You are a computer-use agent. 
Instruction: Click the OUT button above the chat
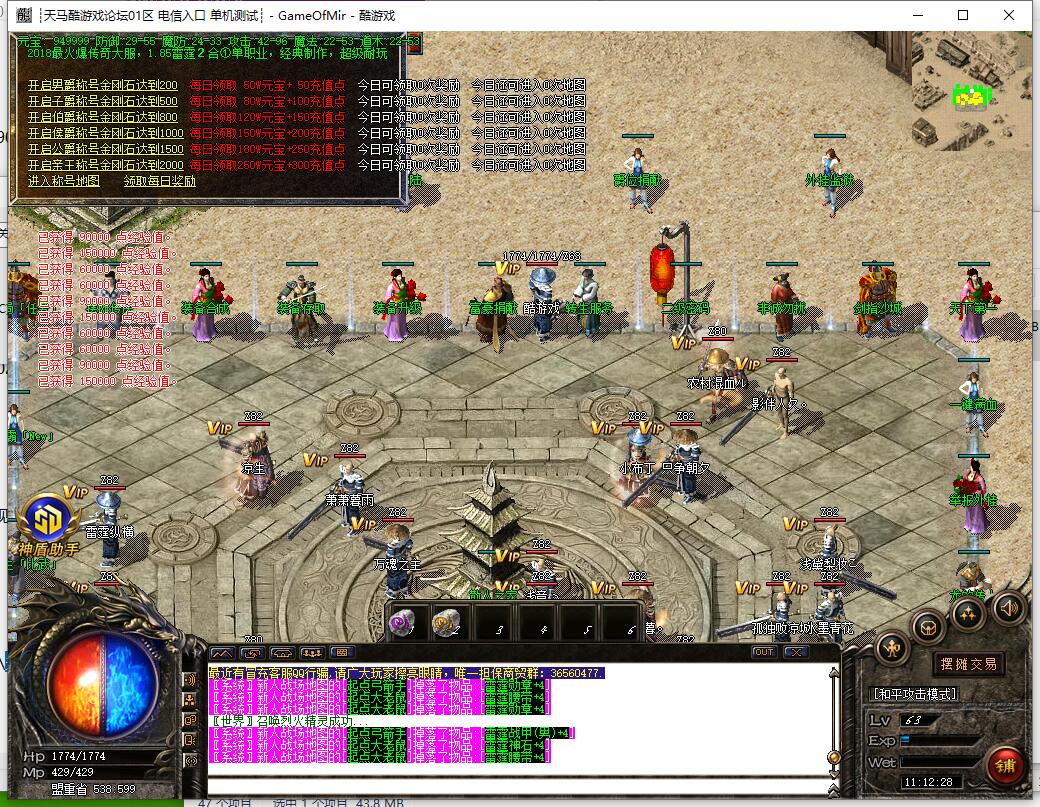point(764,652)
